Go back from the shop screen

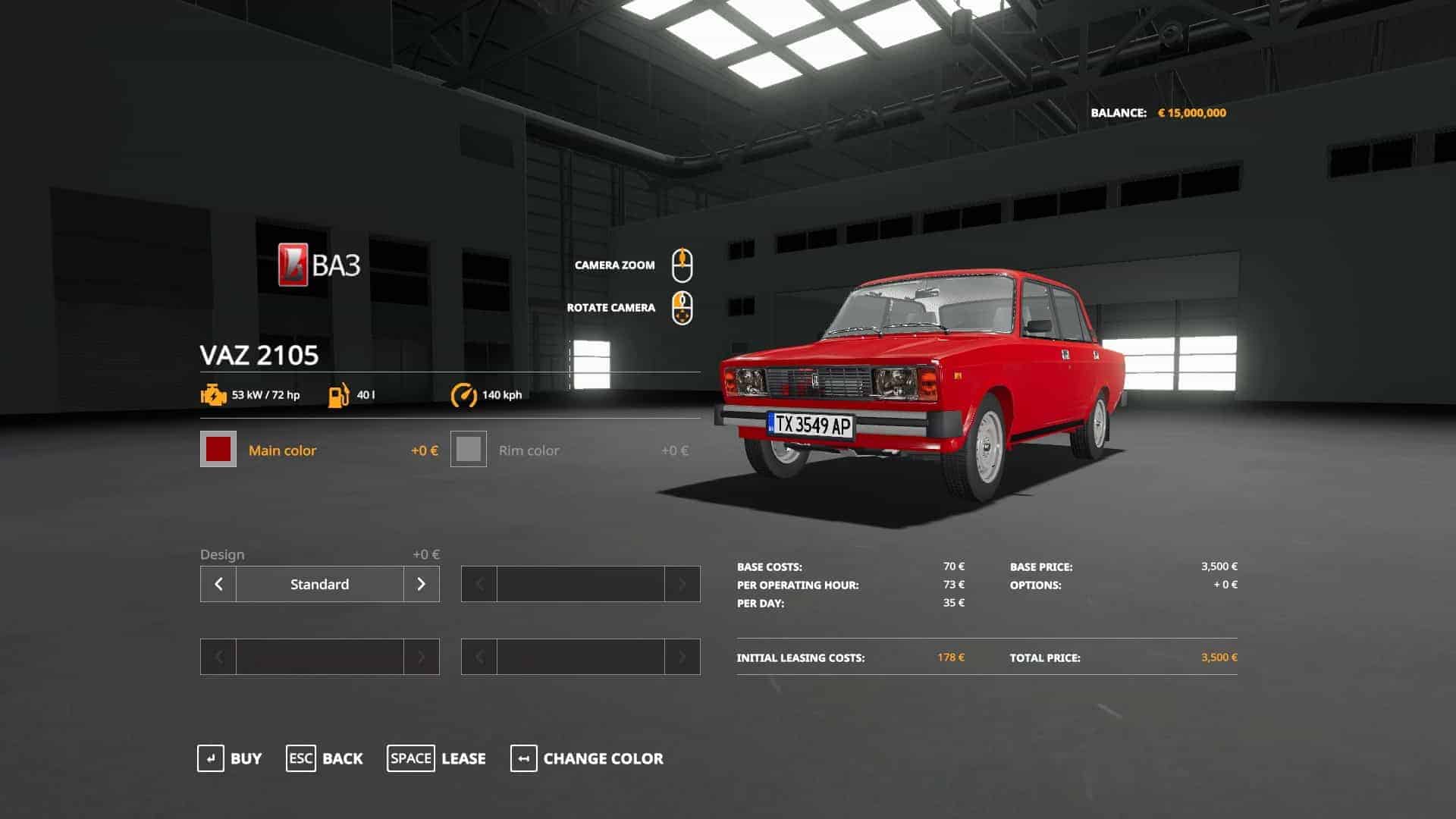point(325,758)
